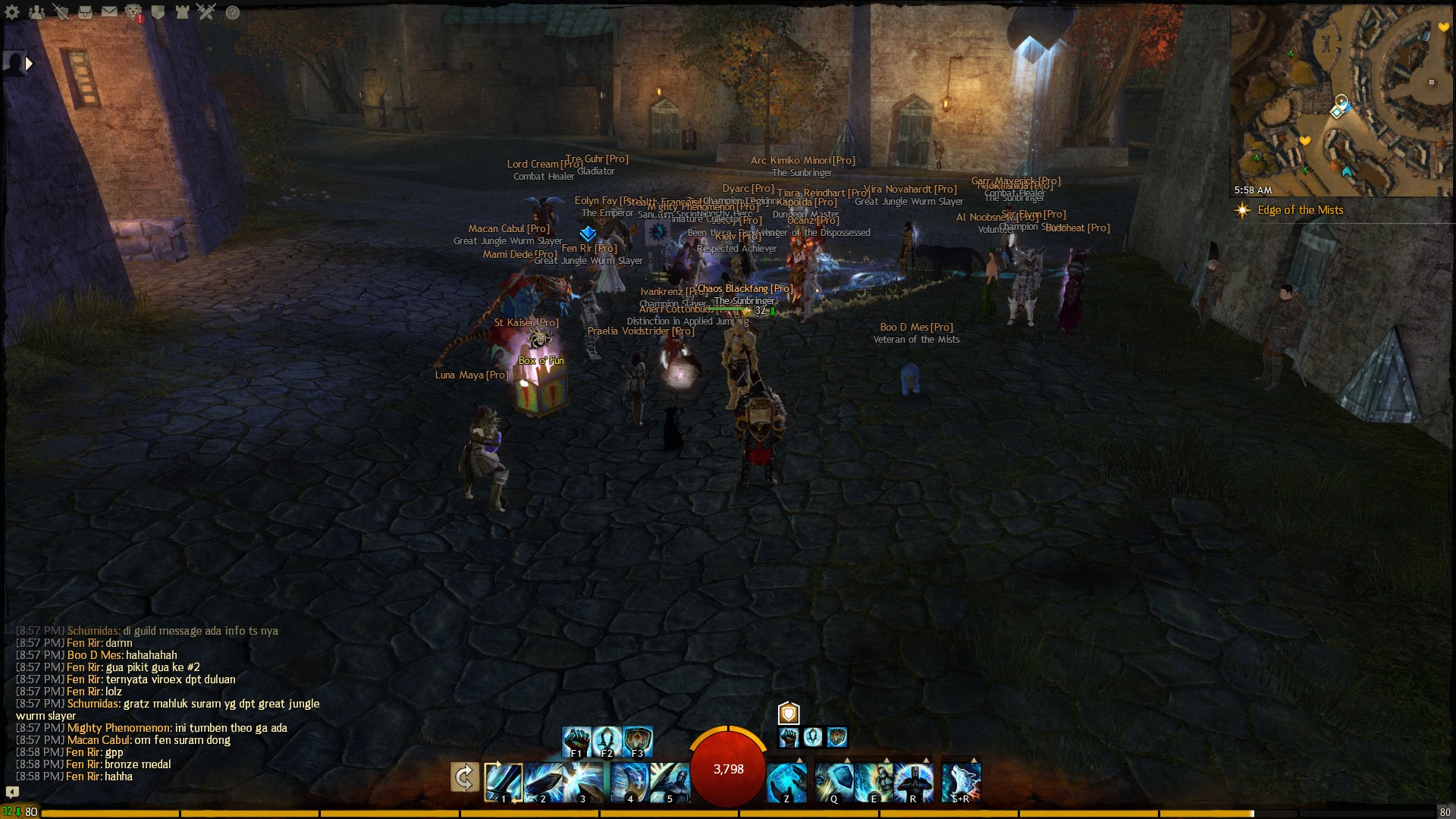Open the Inventory bag icon
Viewport: 1456px width, 819px height.
(x=86, y=13)
